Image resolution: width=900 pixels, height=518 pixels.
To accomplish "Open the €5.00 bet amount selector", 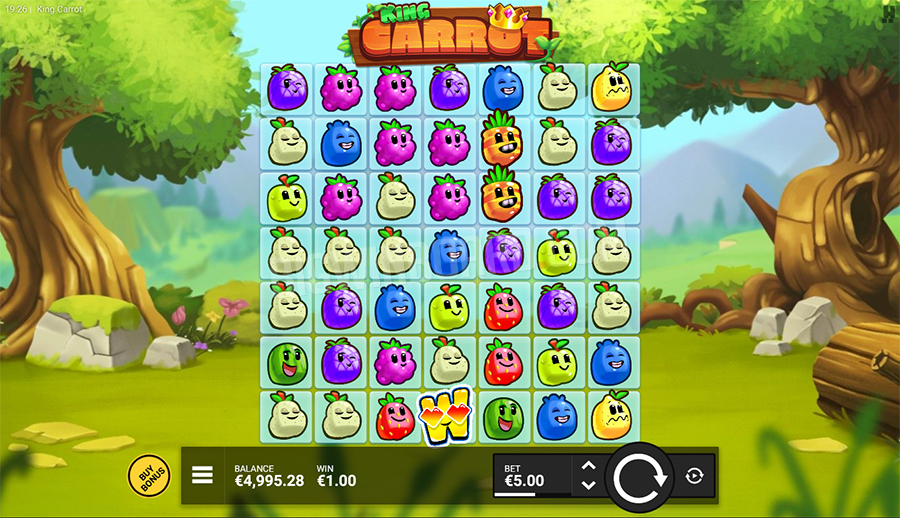I will coord(532,475).
